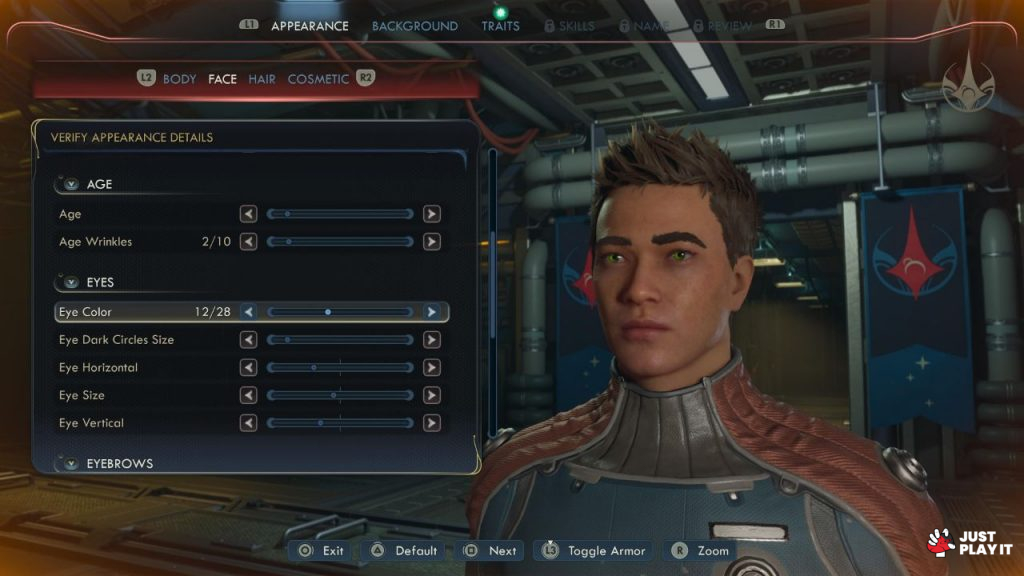Click the Eye Color slider track
The width and height of the screenshot is (1024, 576).
tap(340, 312)
